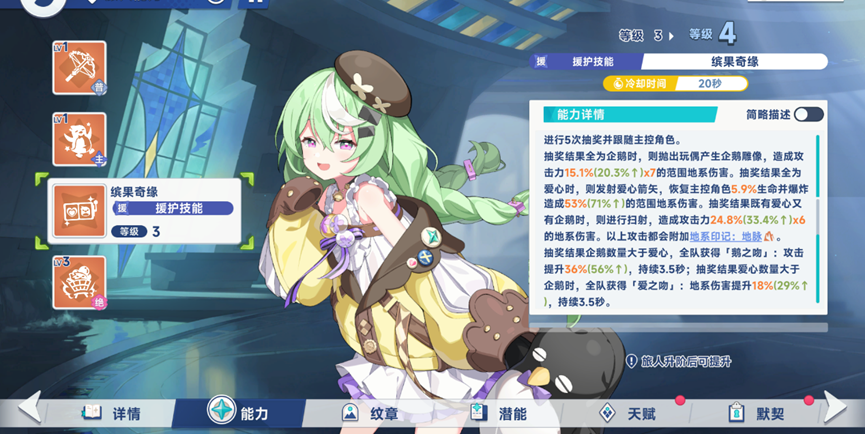Select the crossbow normal attack skill icon
Screen dimensions: 865x434
(79, 67)
